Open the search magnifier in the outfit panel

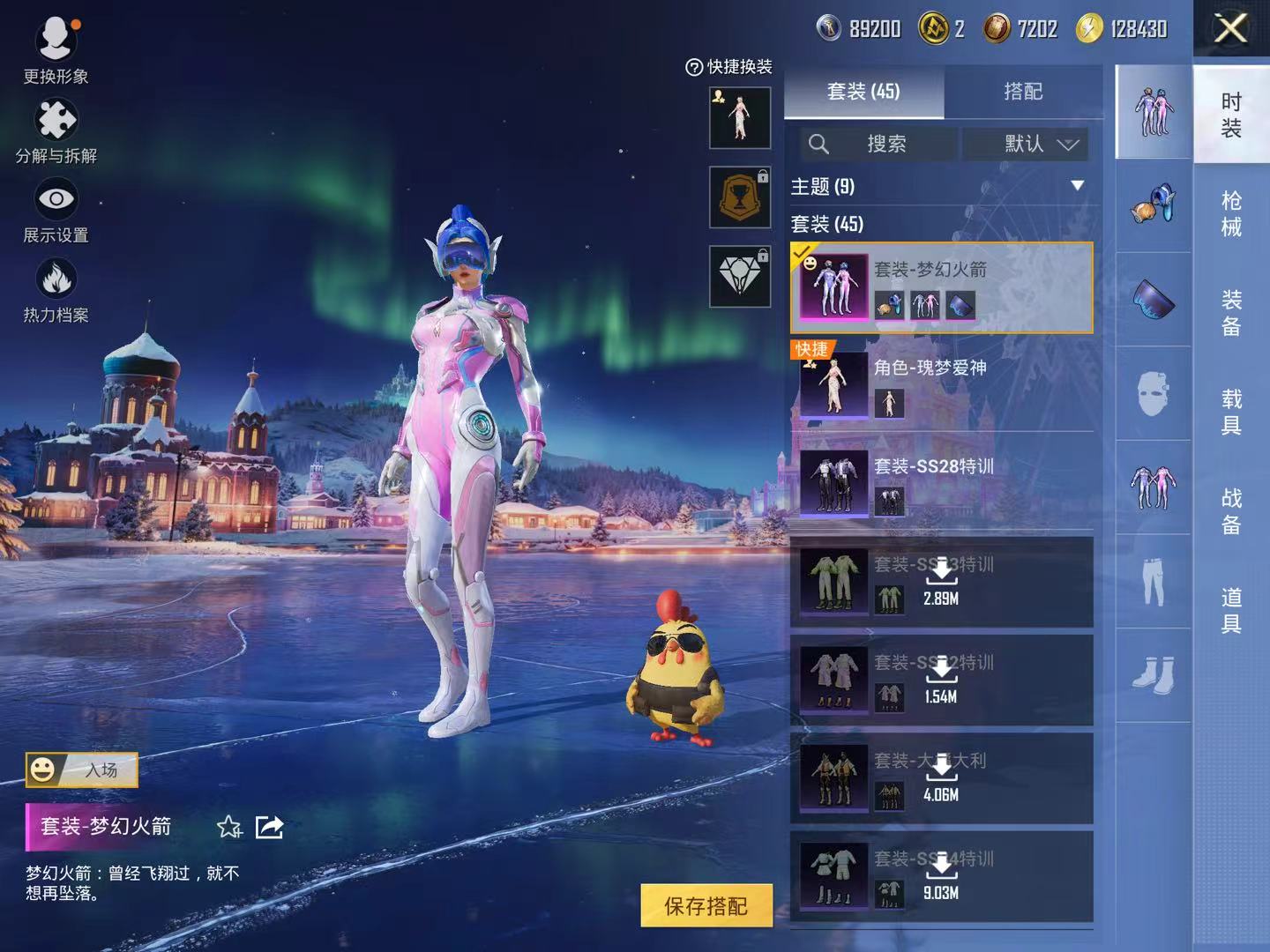(x=820, y=144)
